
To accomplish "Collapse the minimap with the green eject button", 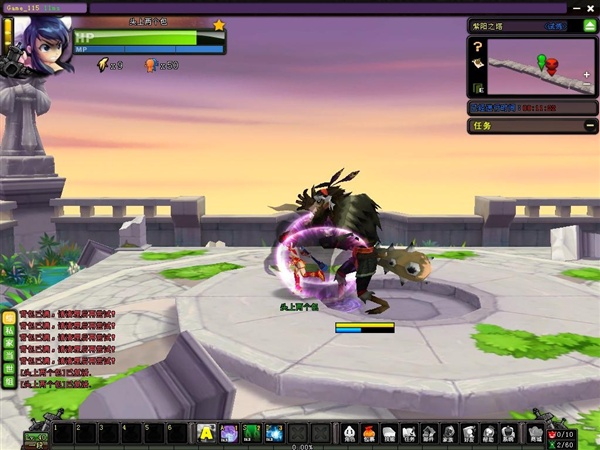I will [x=588, y=26].
